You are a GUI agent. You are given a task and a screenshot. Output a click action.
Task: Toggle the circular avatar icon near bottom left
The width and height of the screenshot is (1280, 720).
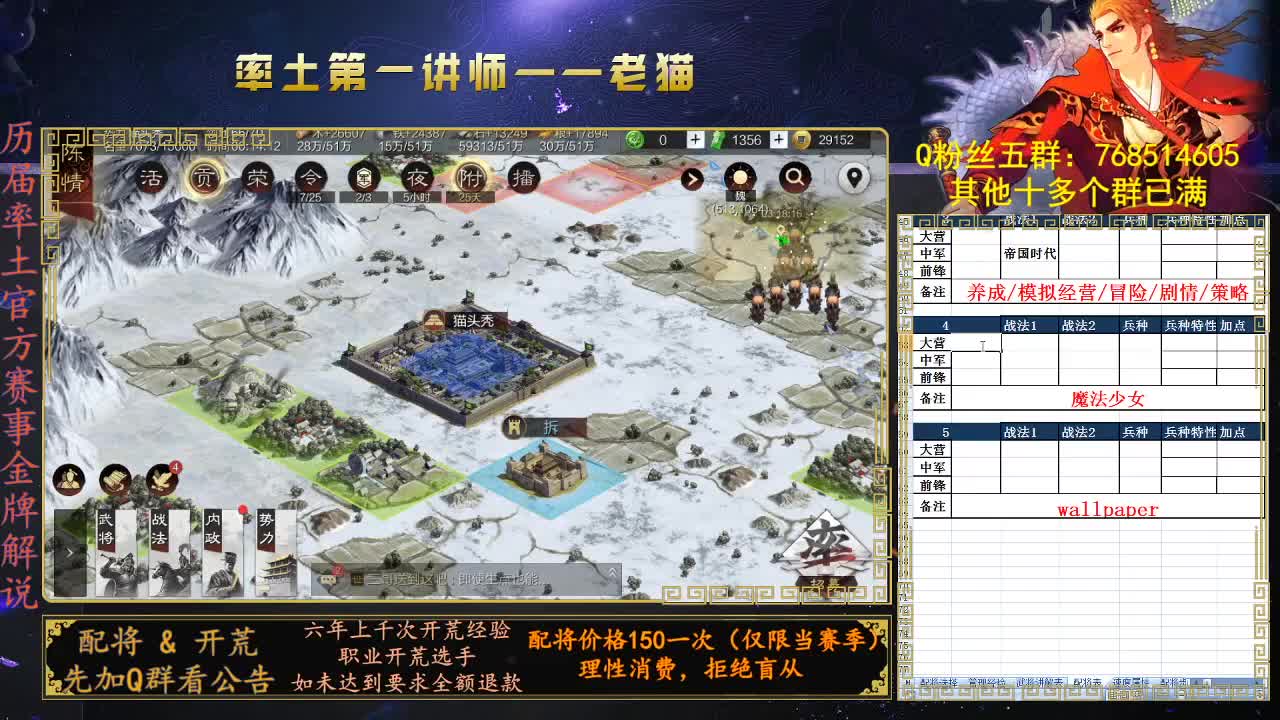69,481
